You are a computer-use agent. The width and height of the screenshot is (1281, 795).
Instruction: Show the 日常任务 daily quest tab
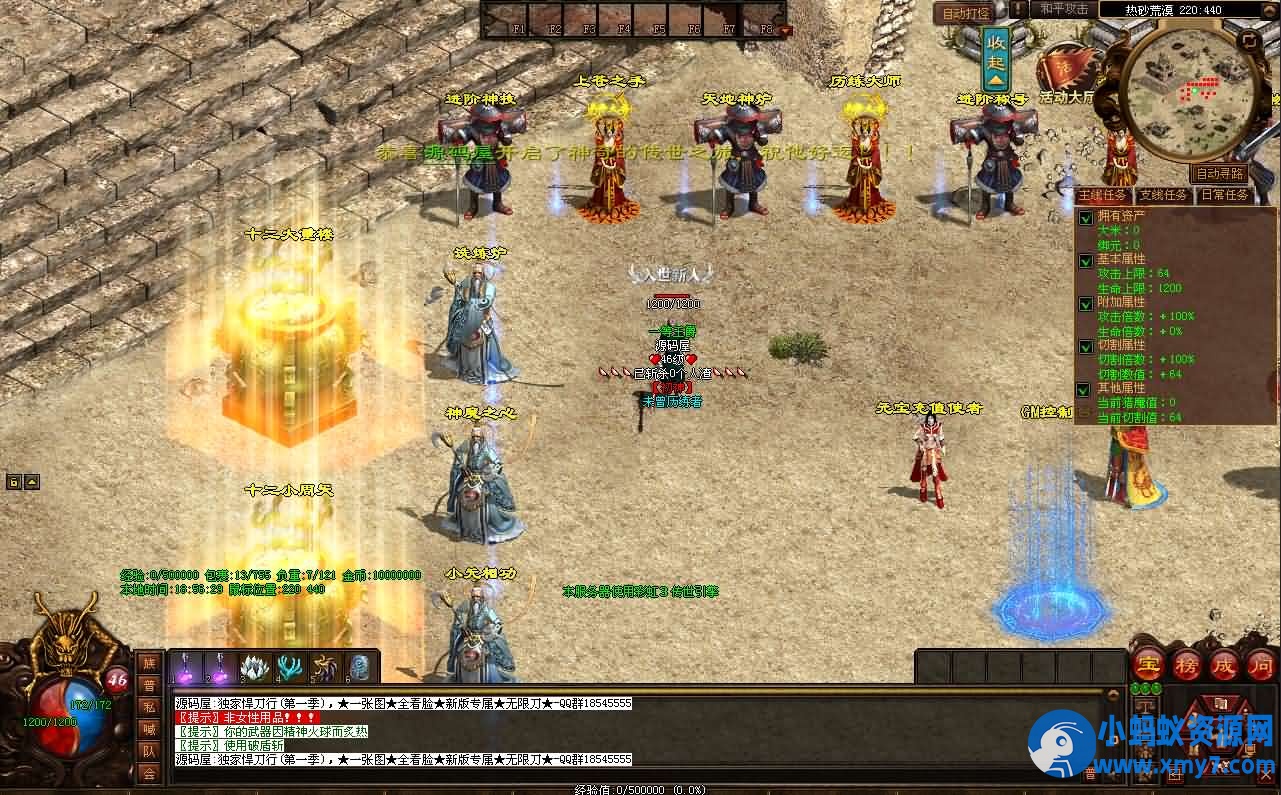tap(1224, 195)
